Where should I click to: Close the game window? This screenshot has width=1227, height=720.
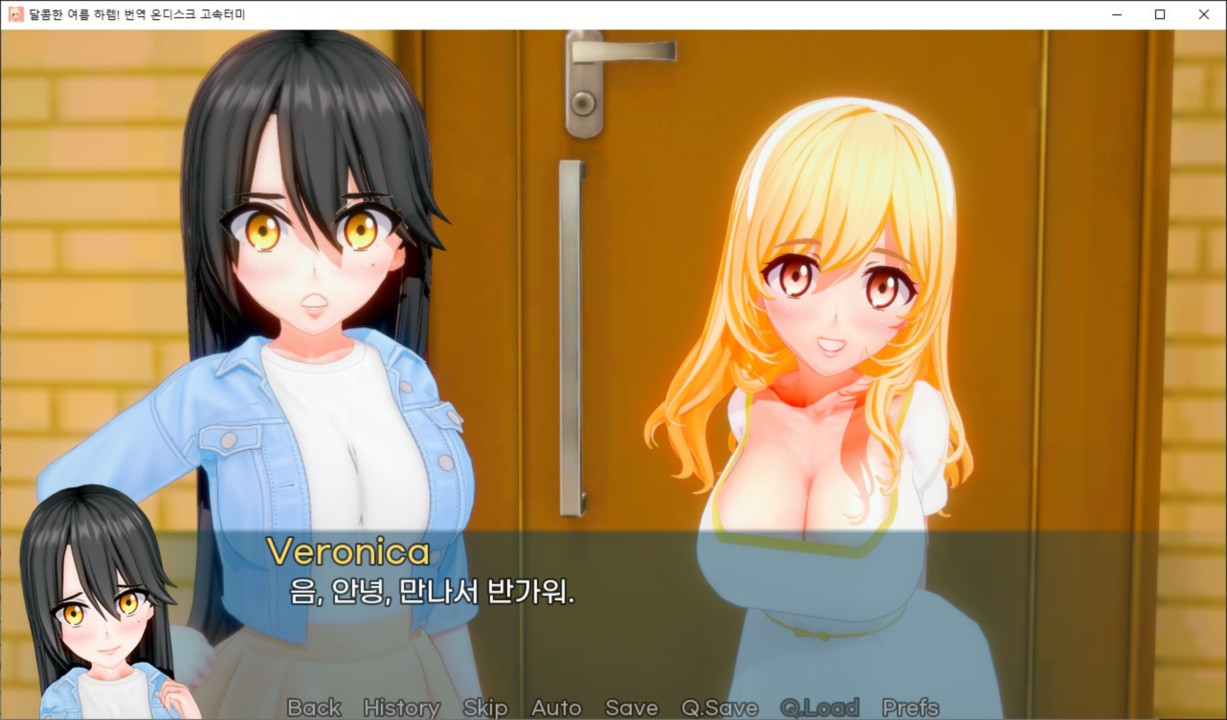tap(1204, 14)
